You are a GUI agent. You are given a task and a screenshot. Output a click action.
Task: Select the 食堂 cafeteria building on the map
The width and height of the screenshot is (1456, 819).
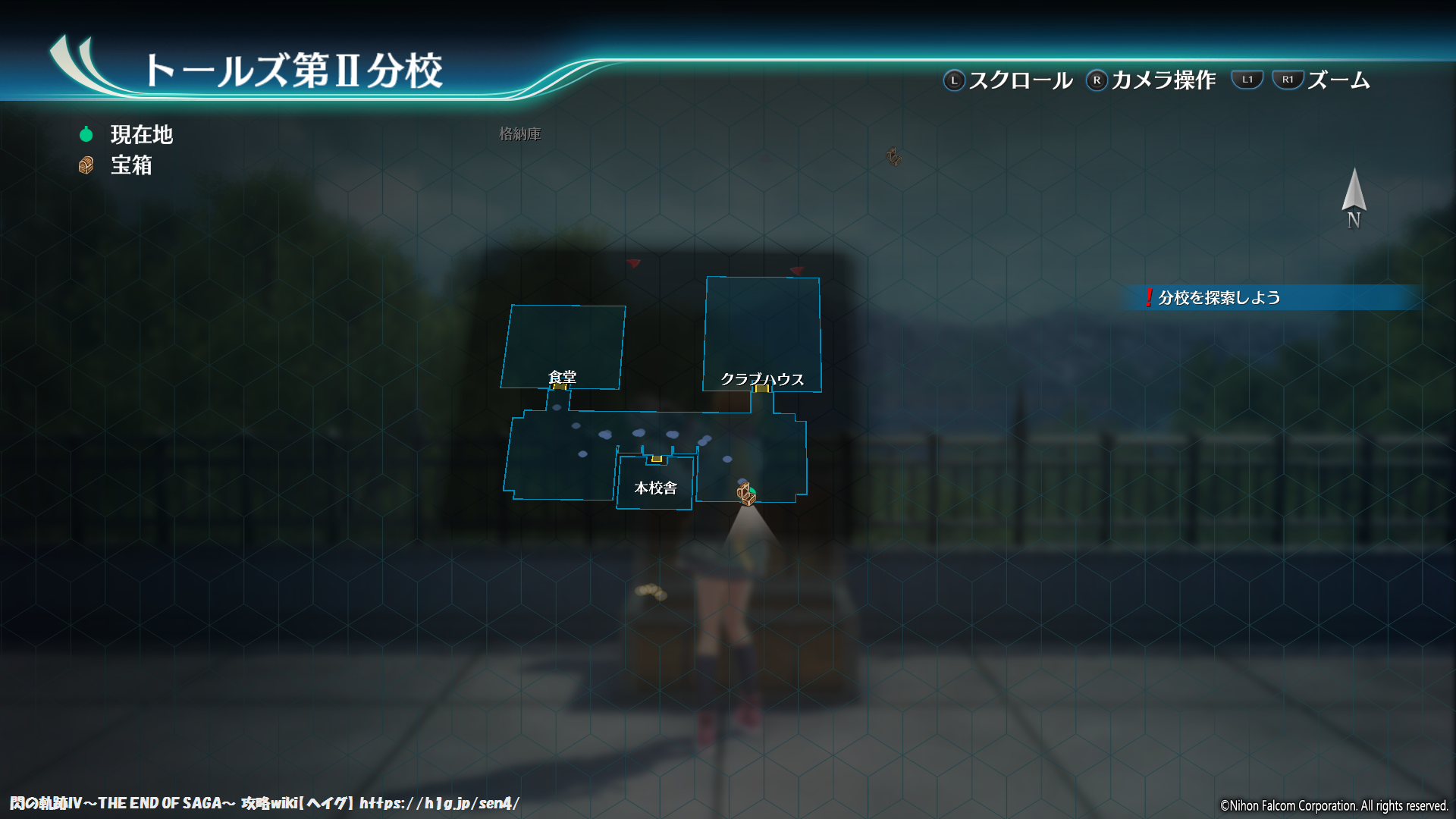563,347
